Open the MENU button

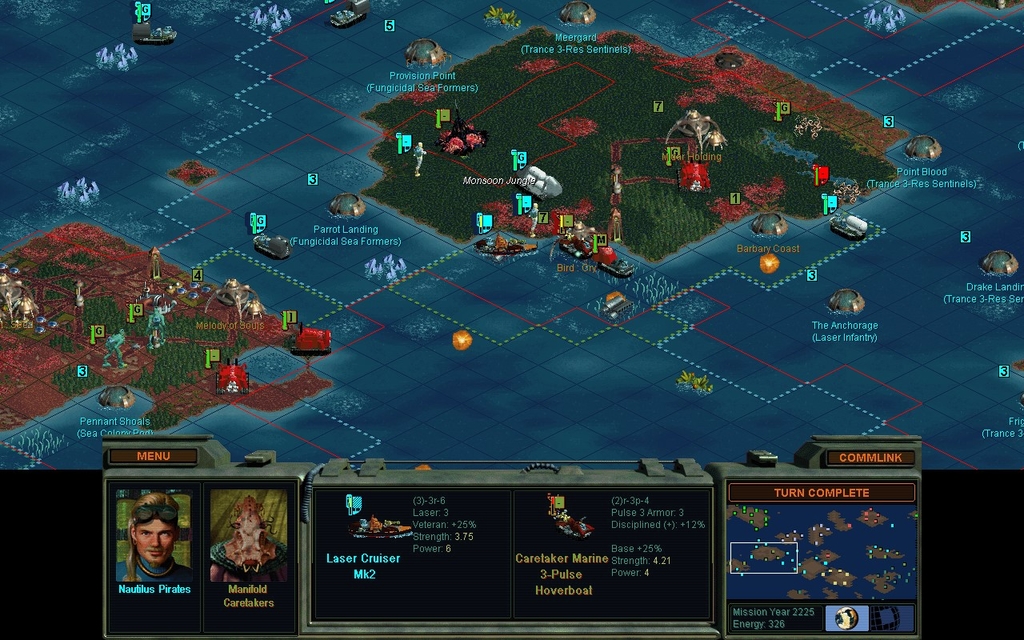153,456
